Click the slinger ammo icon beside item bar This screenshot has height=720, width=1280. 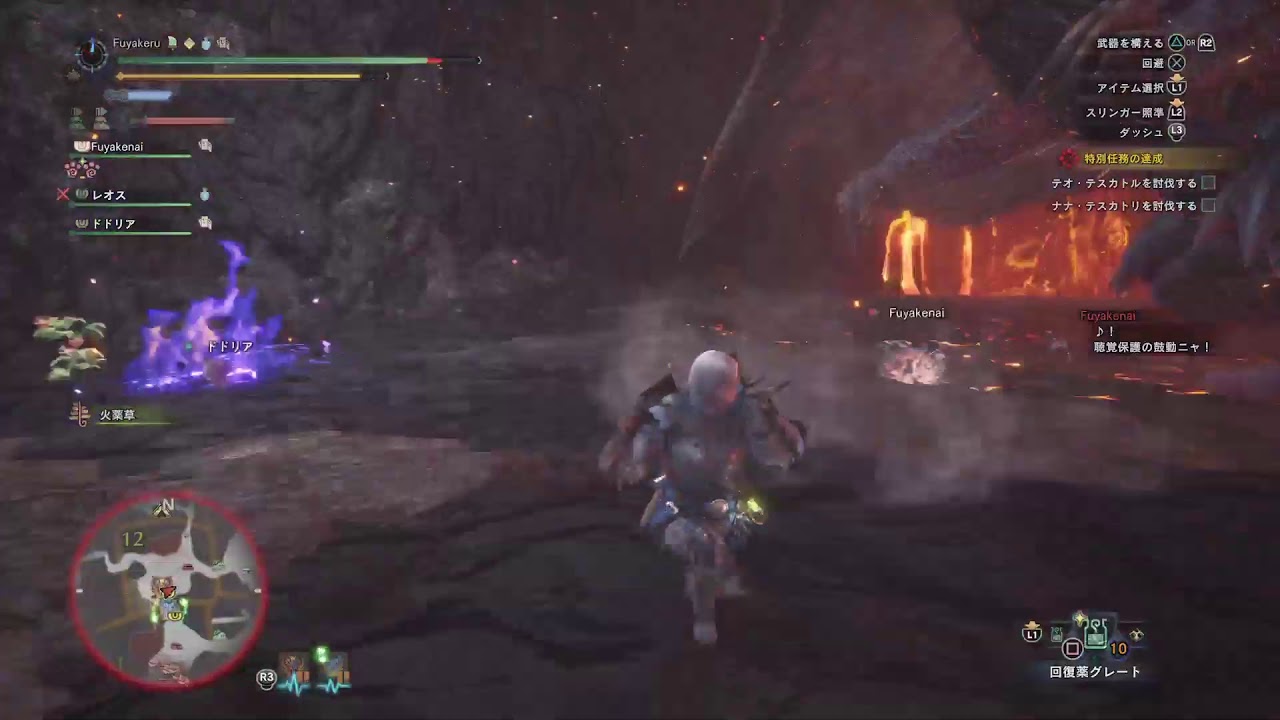click(x=1137, y=636)
